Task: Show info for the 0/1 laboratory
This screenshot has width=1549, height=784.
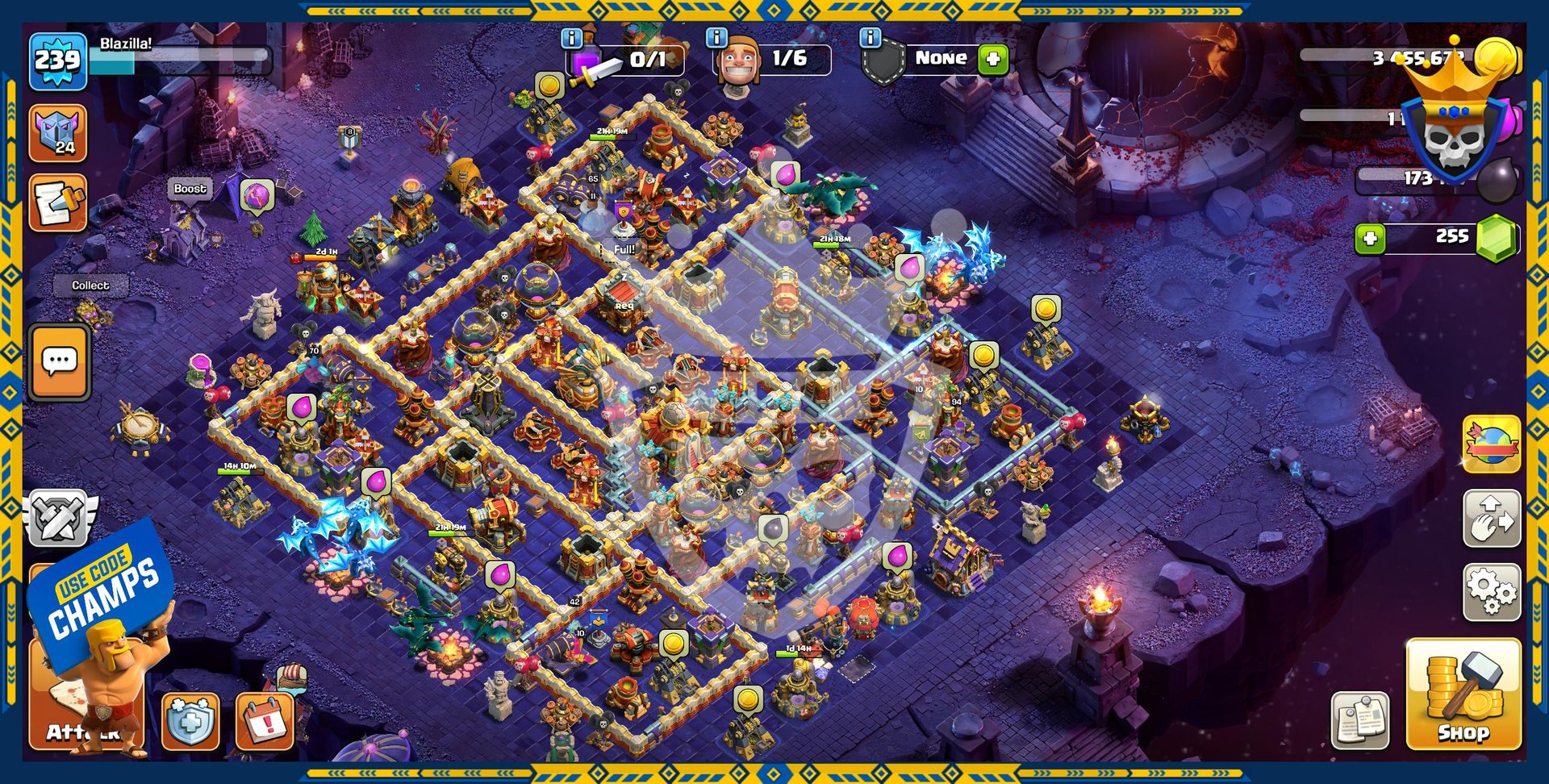Action: (x=571, y=37)
